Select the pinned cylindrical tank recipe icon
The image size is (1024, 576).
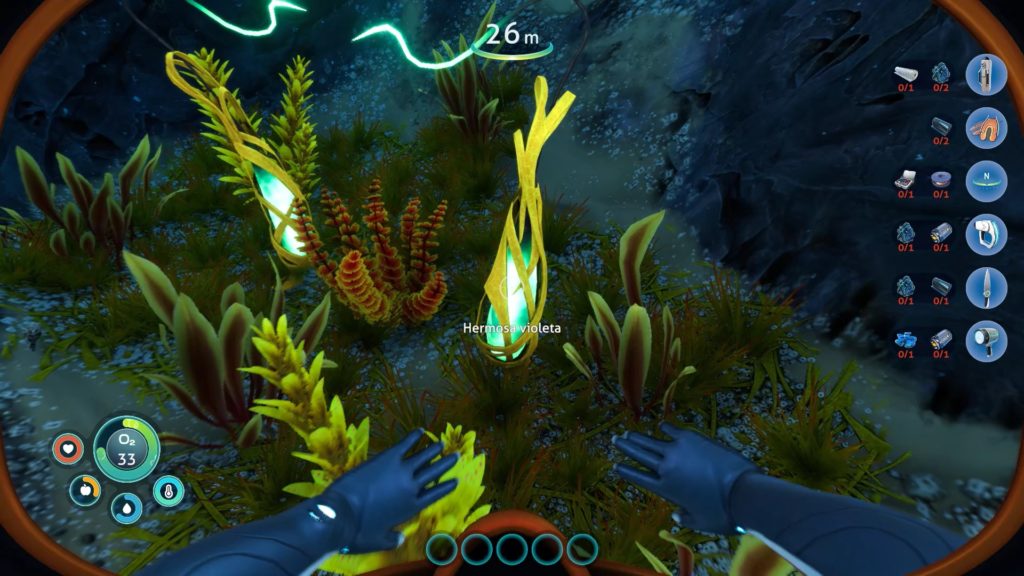pyautogui.click(x=985, y=74)
